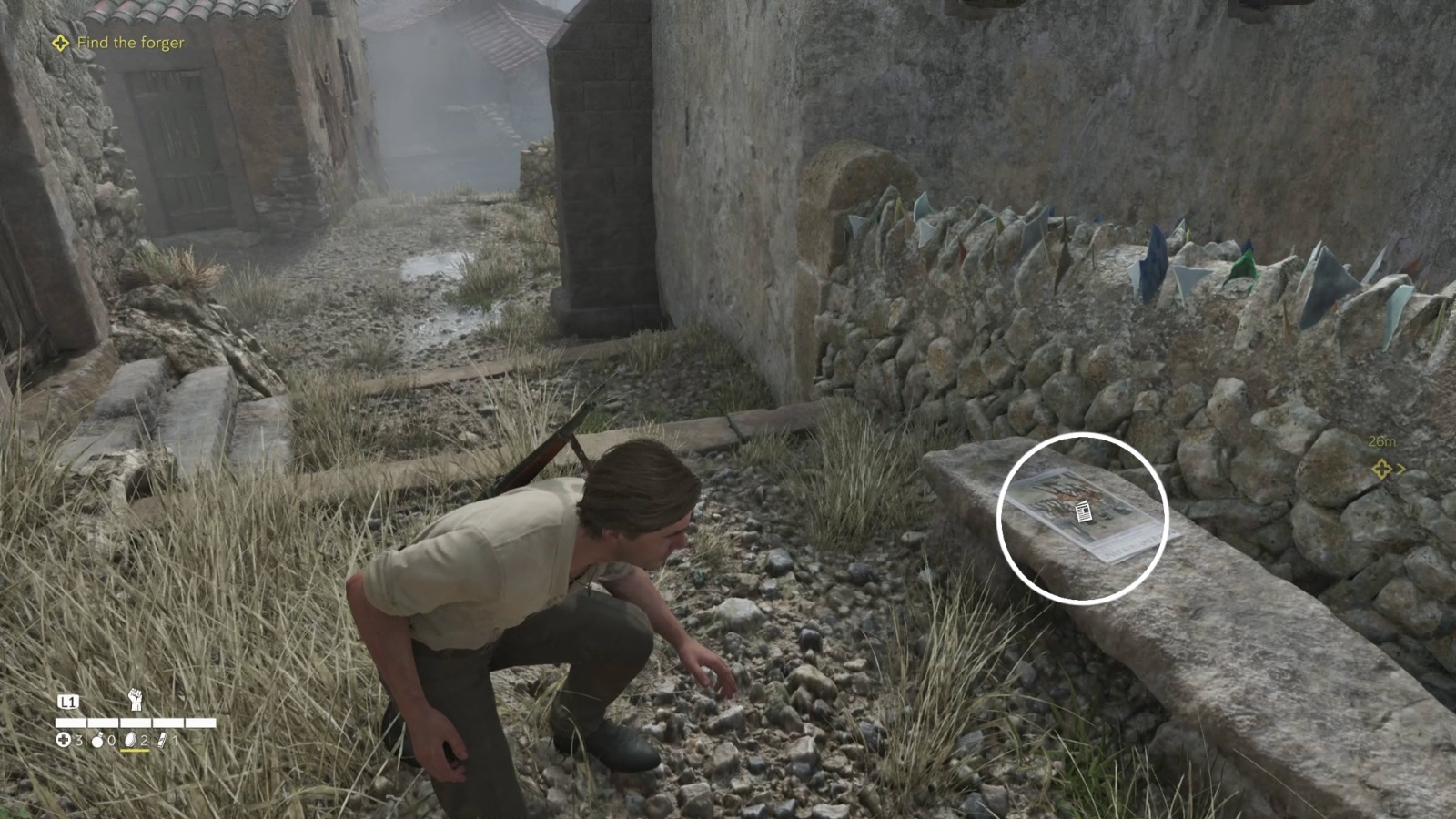Click the third segment of the health bar
This screenshot has height=819, width=1456.
click(x=136, y=723)
